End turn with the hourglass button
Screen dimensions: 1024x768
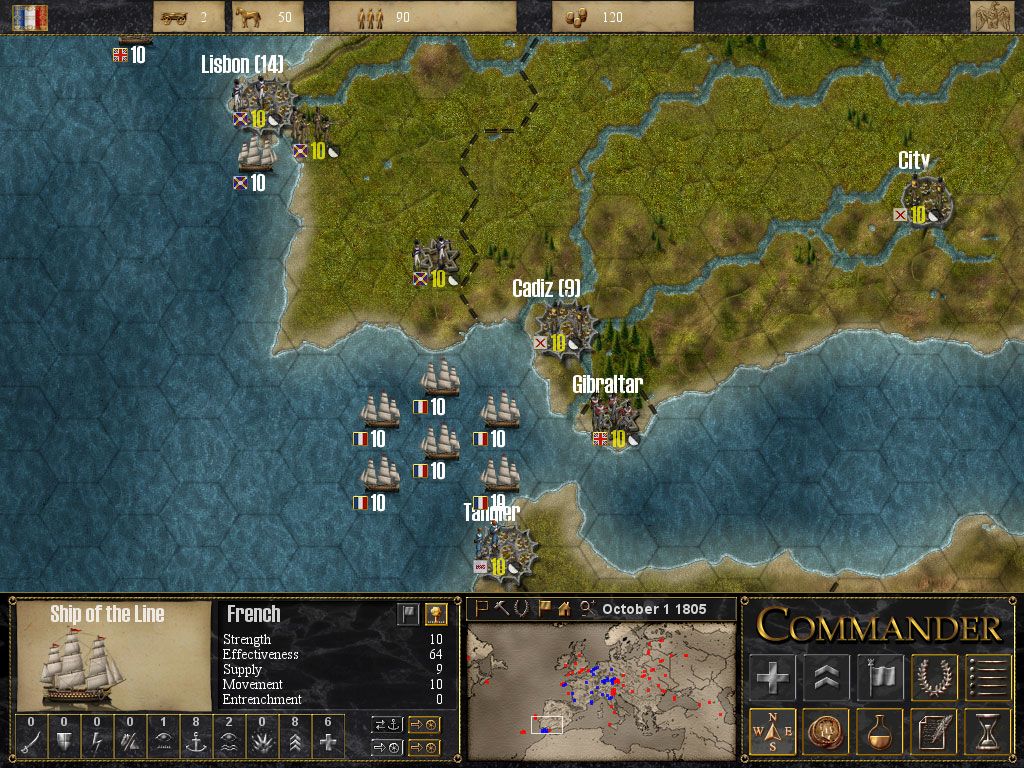coord(988,731)
